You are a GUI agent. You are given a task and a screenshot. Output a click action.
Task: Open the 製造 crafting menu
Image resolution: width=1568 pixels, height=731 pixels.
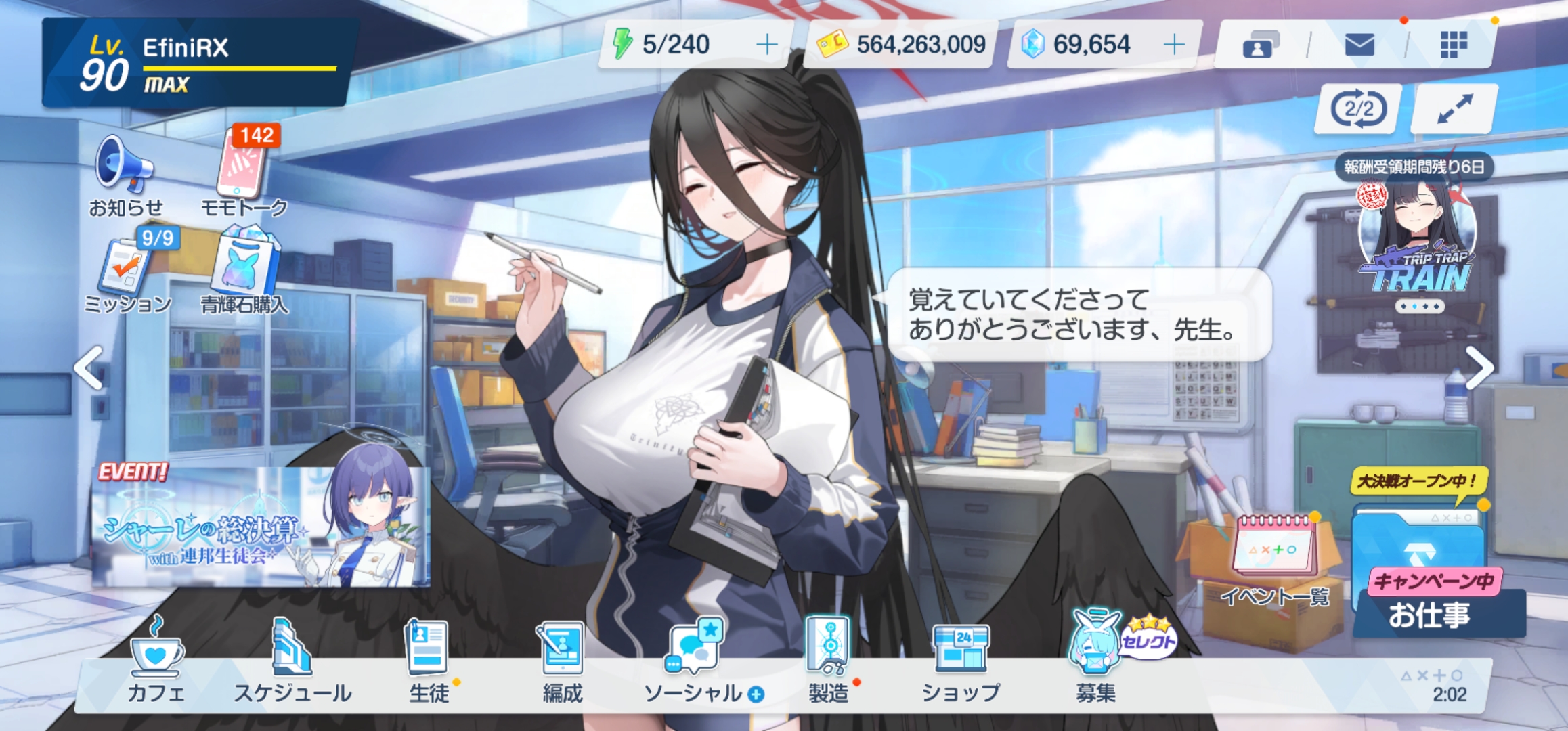tap(828, 660)
